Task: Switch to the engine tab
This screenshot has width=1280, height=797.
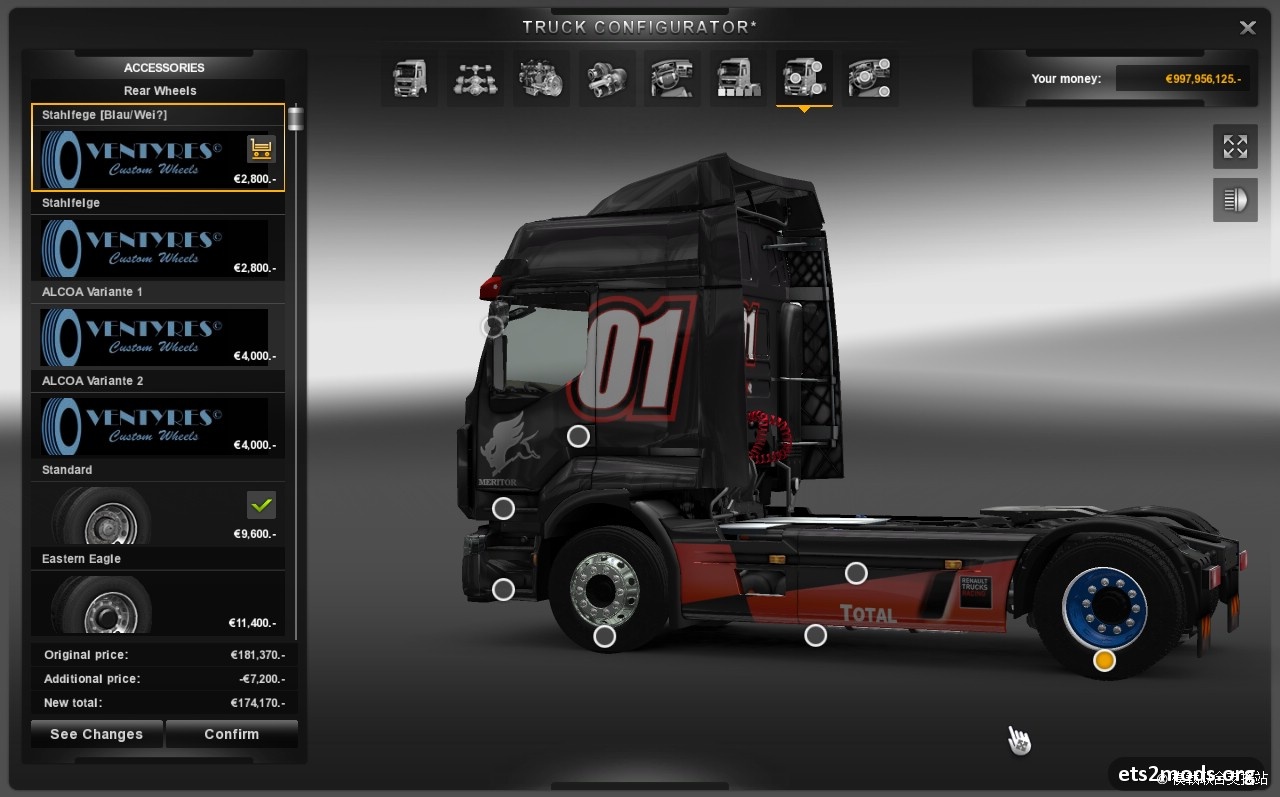Action: [x=541, y=78]
